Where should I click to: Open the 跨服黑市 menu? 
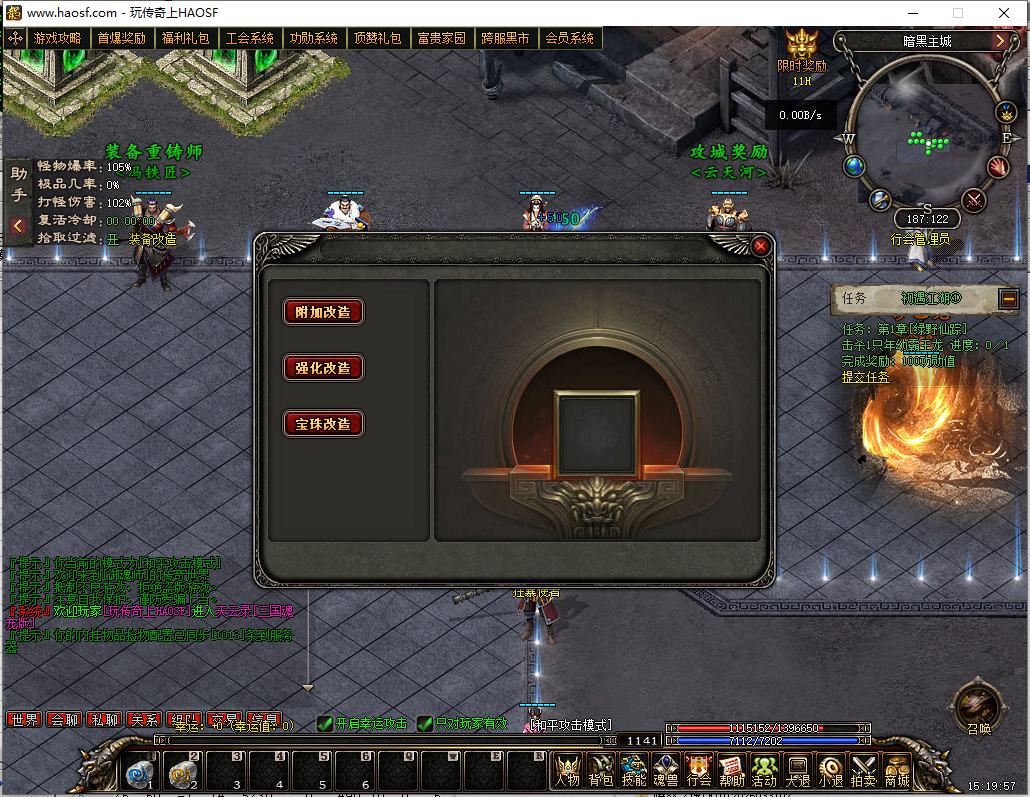(x=505, y=38)
